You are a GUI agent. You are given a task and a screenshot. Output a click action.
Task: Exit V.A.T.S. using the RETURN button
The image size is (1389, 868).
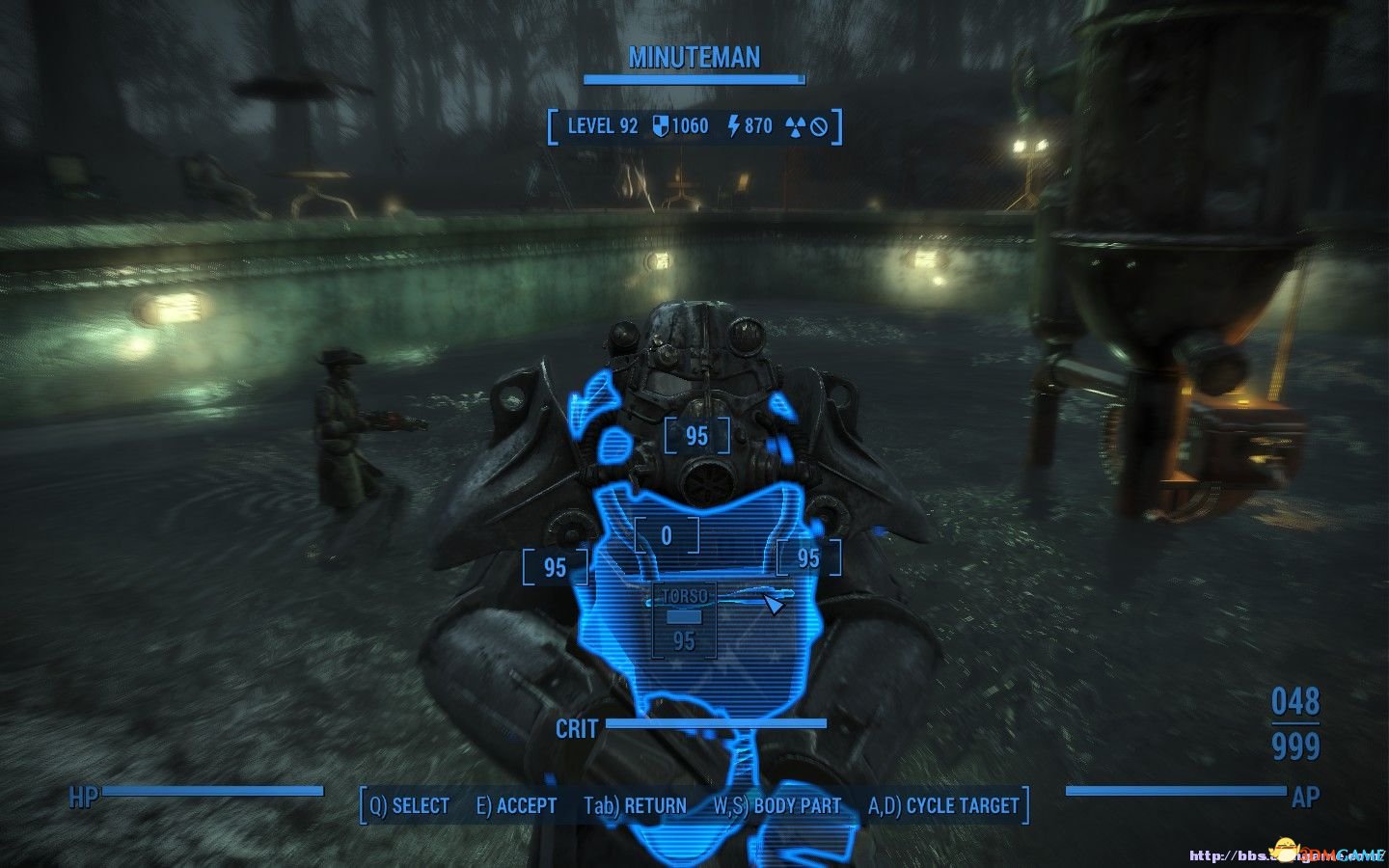[635, 806]
